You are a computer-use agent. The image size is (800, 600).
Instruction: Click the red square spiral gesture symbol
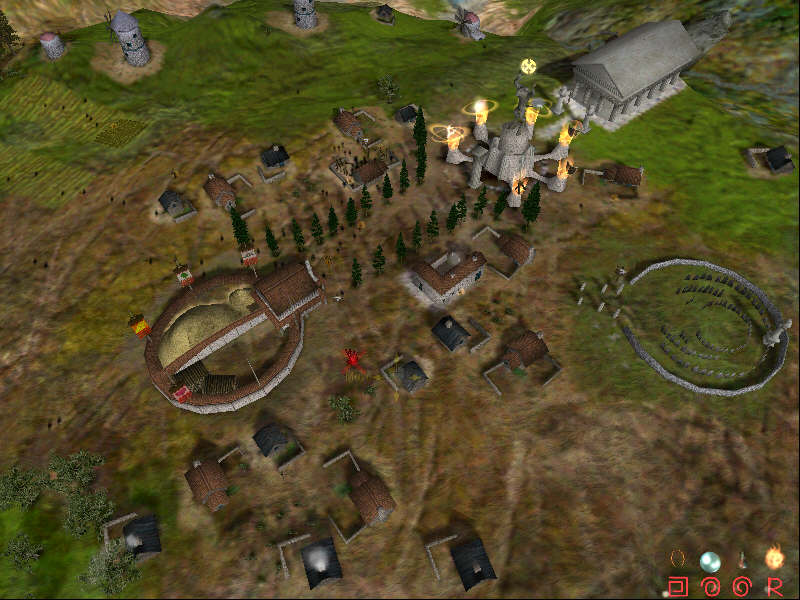(x=678, y=585)
